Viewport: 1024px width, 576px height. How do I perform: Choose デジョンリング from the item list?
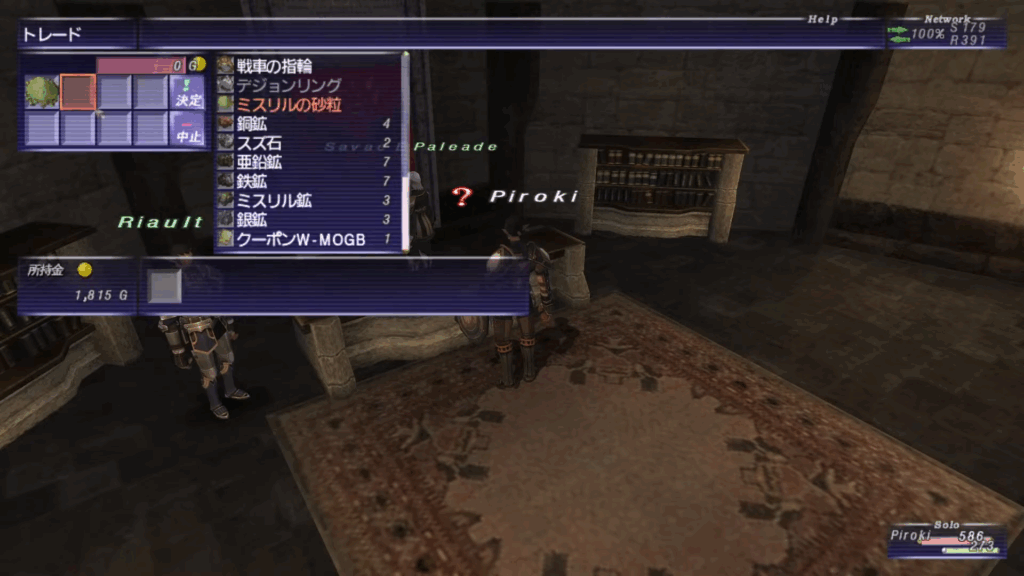coord(289,85)
